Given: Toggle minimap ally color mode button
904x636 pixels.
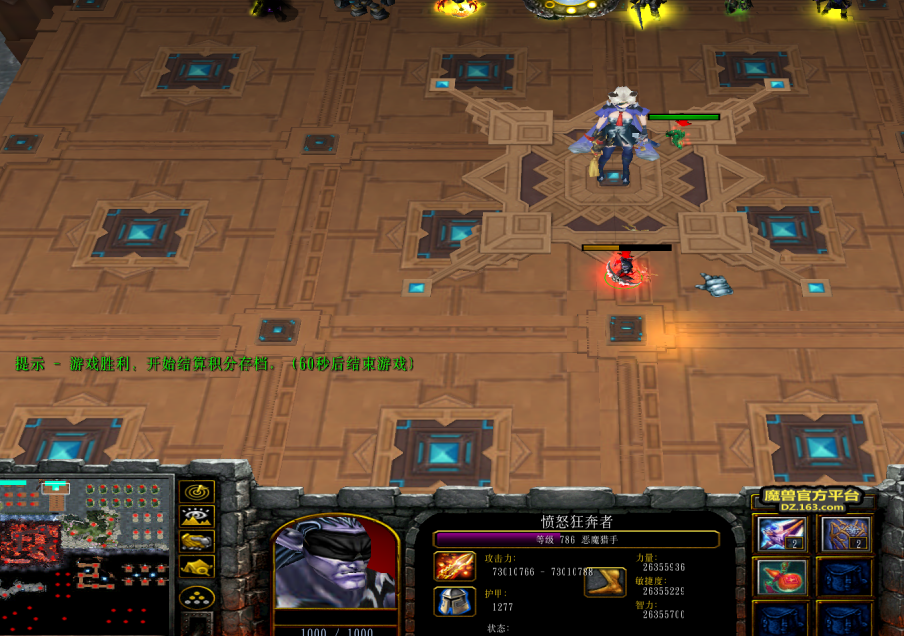Looking at the screenshot, I should (x=196, y=541).
